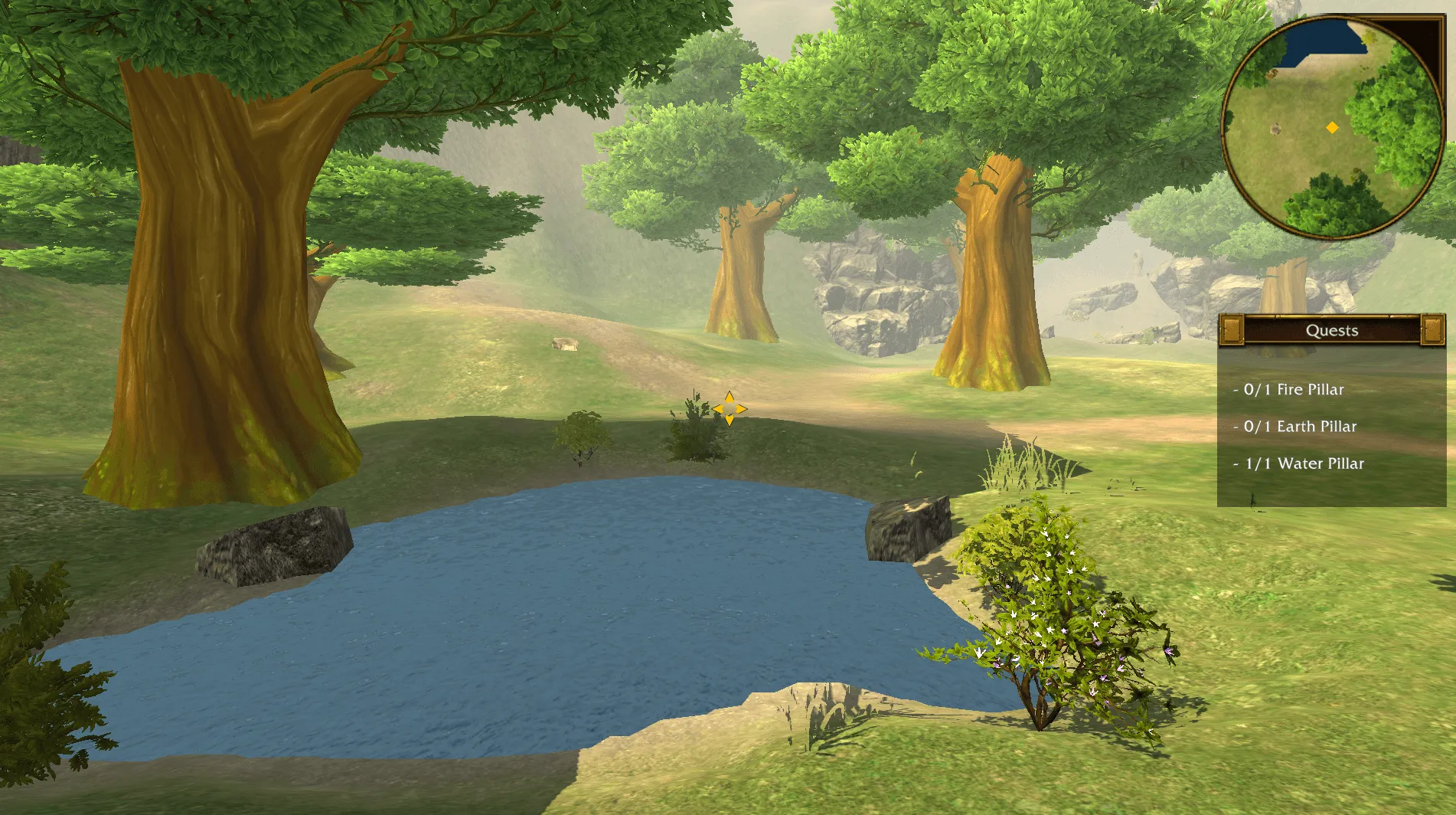Screen dimensions: 1456x815
Task: Select the yellow diamond marker on minimap
Action: pyautogui.click(x=1332, y=128)
